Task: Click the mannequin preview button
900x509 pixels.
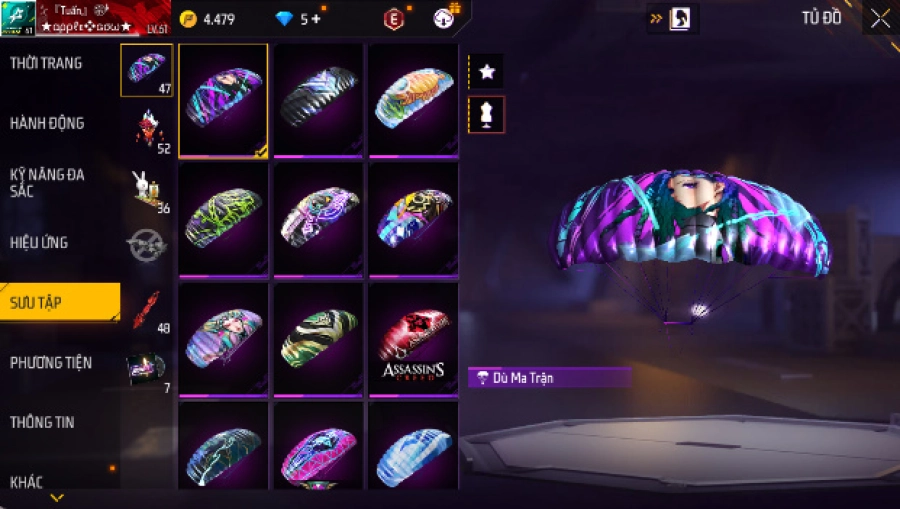Action: tap(487, 114)
